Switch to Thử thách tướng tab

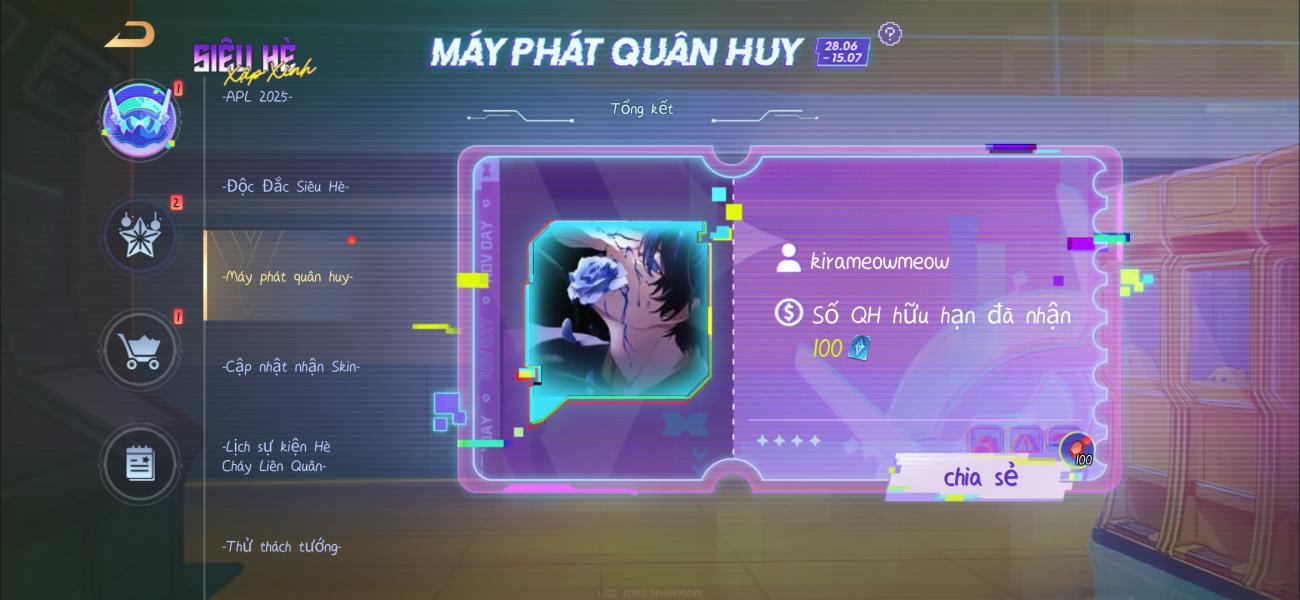click(282, 546)
